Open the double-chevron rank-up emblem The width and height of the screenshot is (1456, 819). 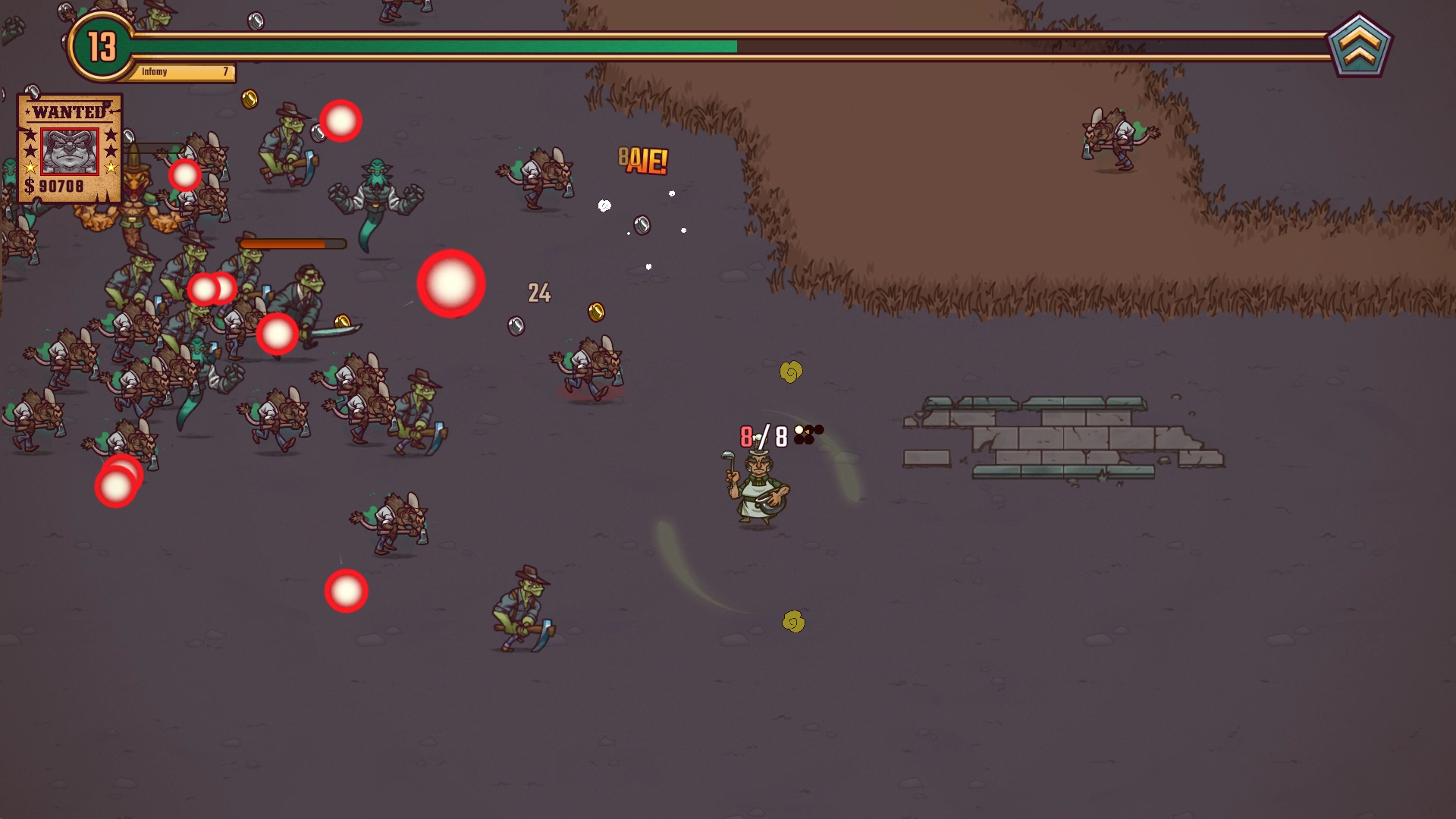point(1359,46)
